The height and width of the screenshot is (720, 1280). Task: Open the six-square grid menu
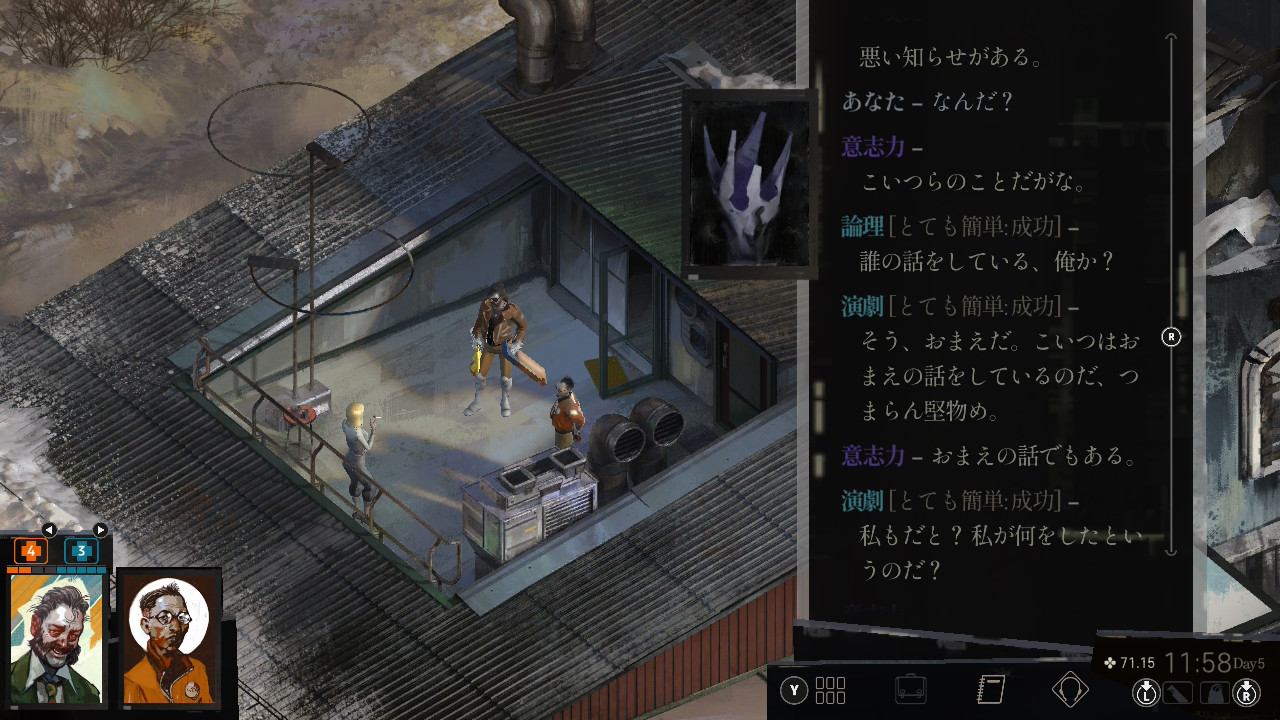point(830,690)
